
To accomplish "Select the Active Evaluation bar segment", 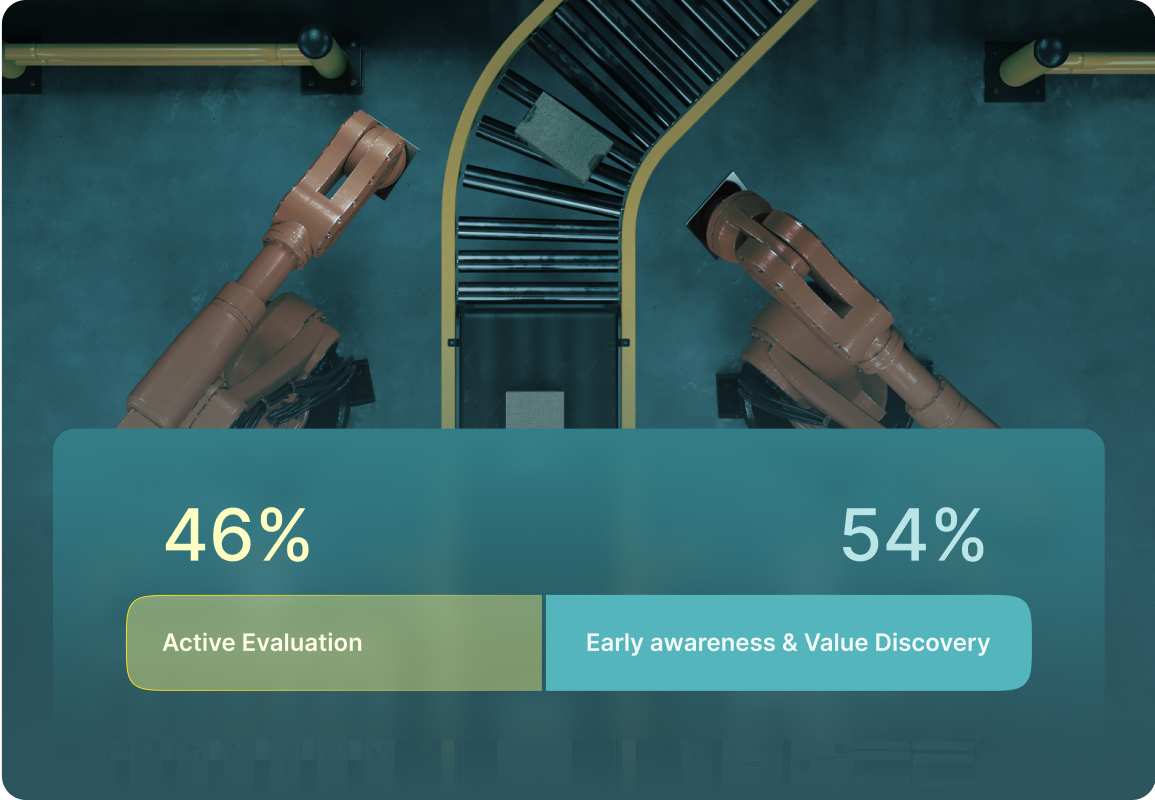I will 334,643.
